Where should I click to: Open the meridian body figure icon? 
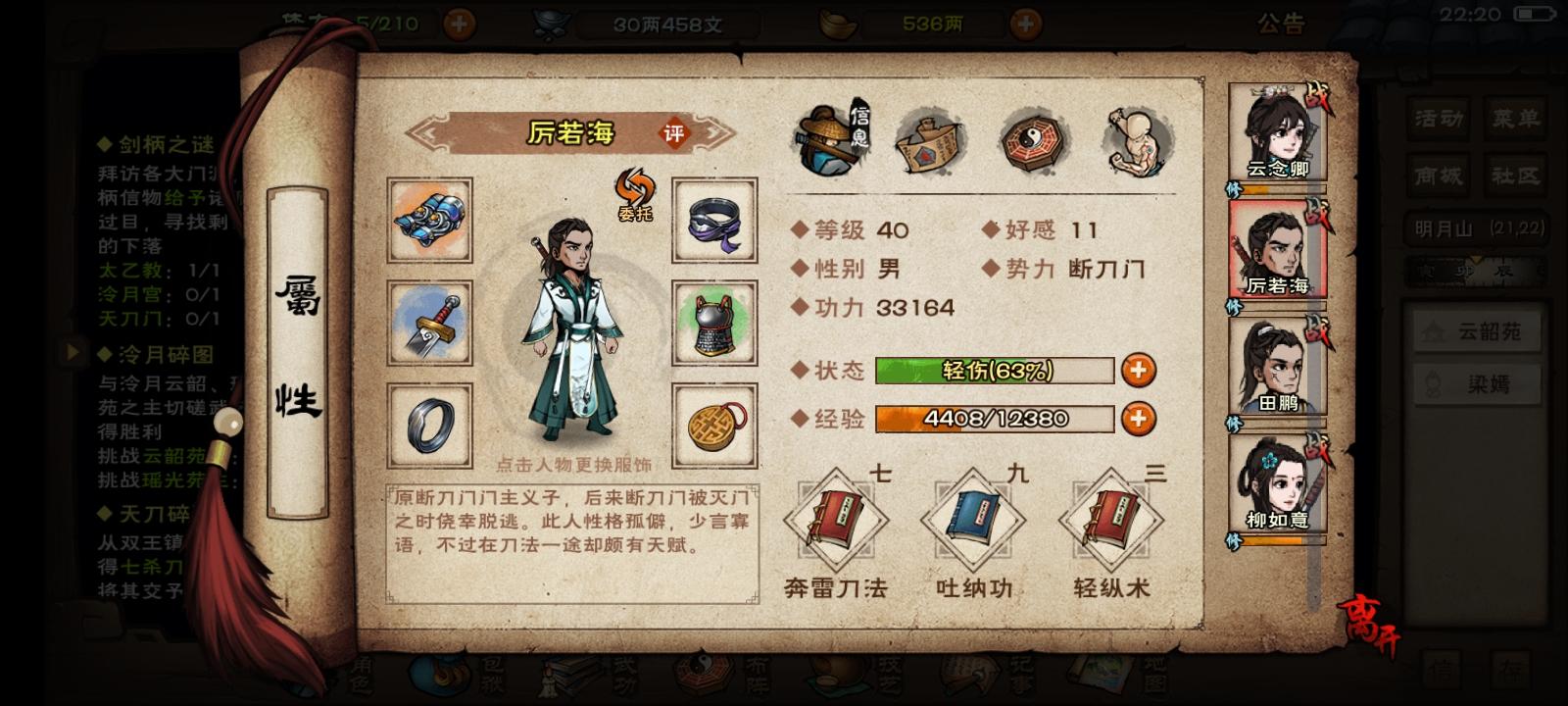[x=1137, y=142]
